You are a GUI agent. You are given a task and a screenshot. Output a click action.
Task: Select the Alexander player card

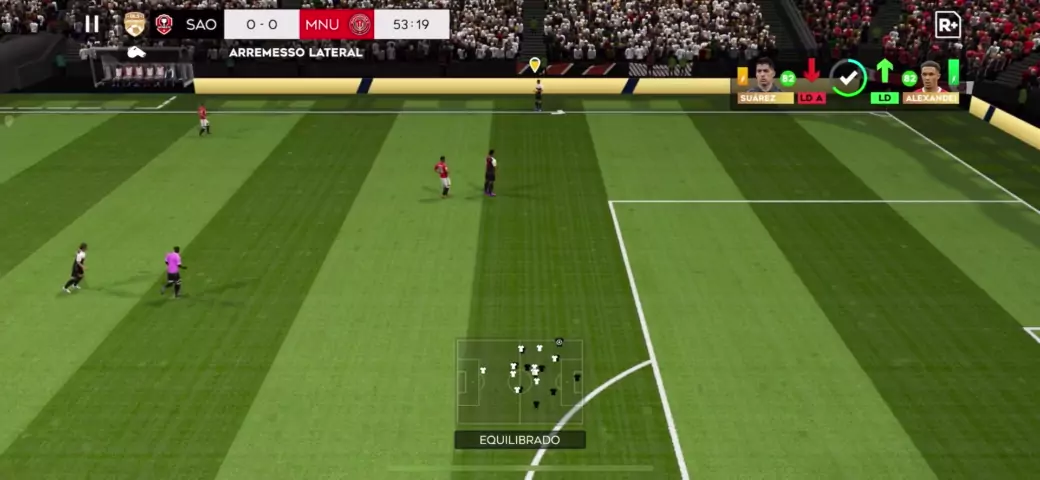(x=930, y=82)
